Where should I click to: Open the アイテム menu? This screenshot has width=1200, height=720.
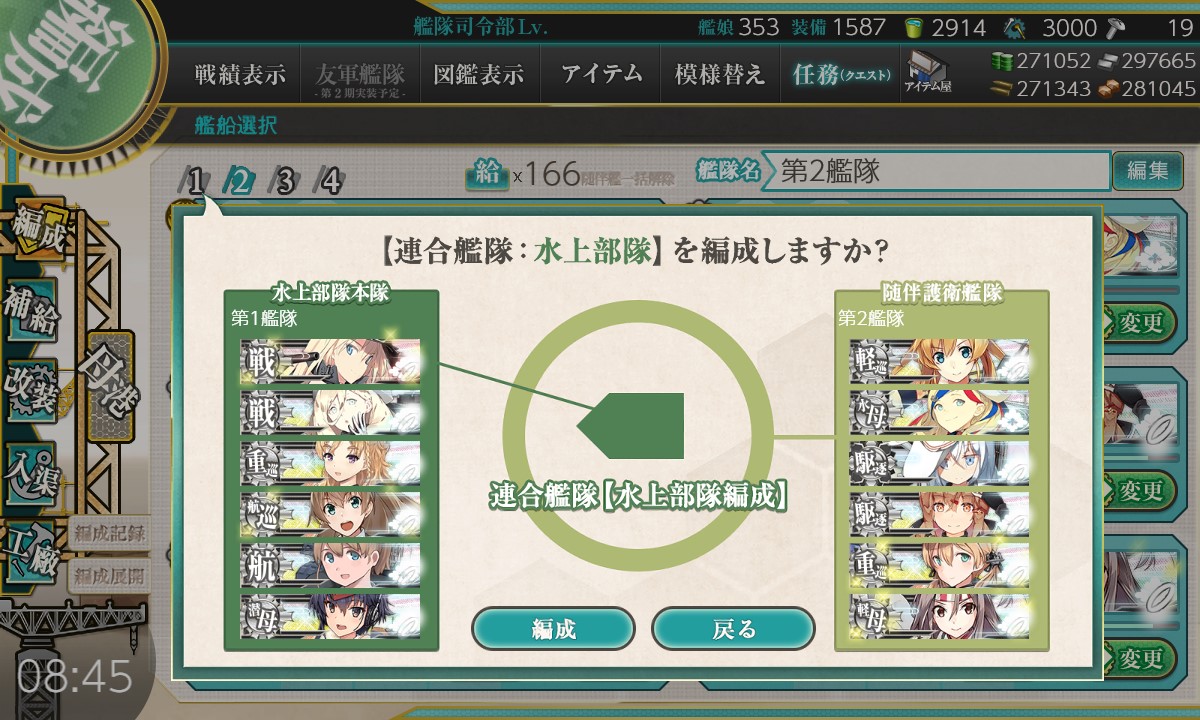[601, 75]
